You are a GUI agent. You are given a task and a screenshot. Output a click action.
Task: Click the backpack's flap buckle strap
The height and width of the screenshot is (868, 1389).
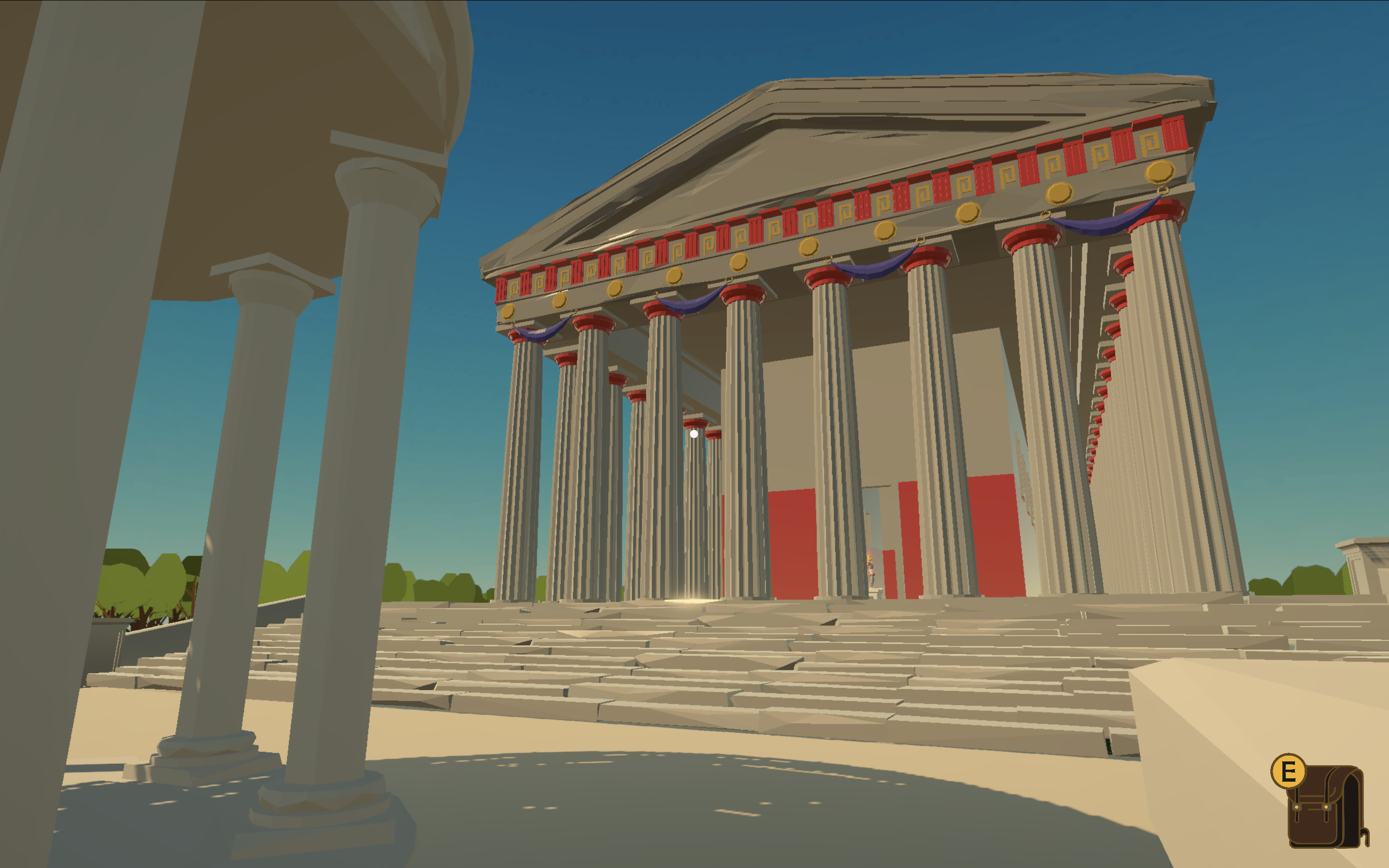(1296, 808)
